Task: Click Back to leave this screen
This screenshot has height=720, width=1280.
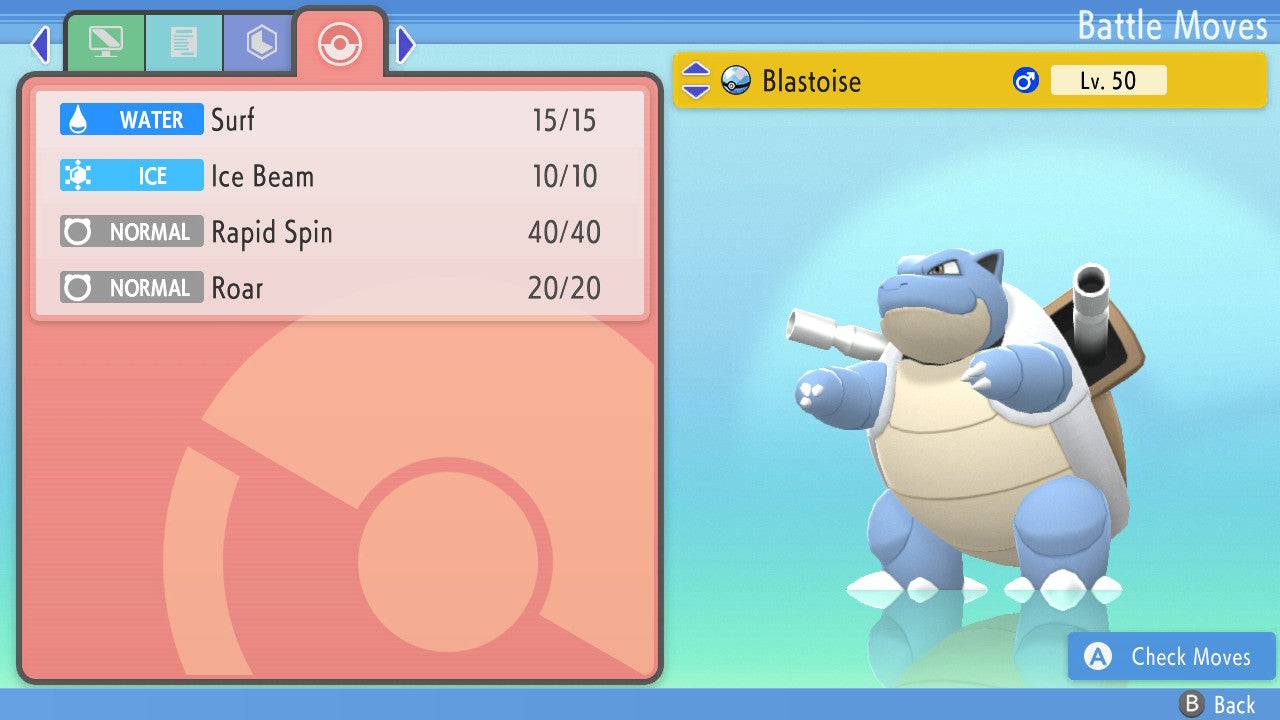Action: pyautogui.click(x=1218, y=705)
